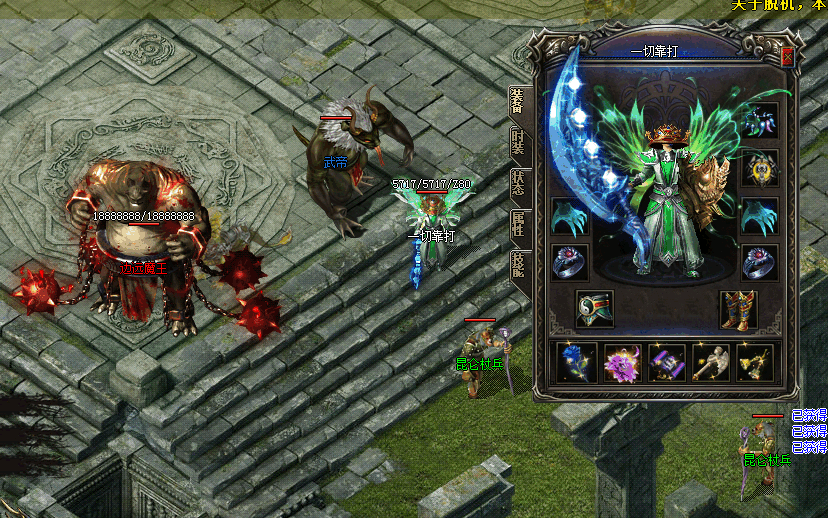Select the yin-yang belt slot
This screenshot has width=828, height=518.
(x=595, y=309)
